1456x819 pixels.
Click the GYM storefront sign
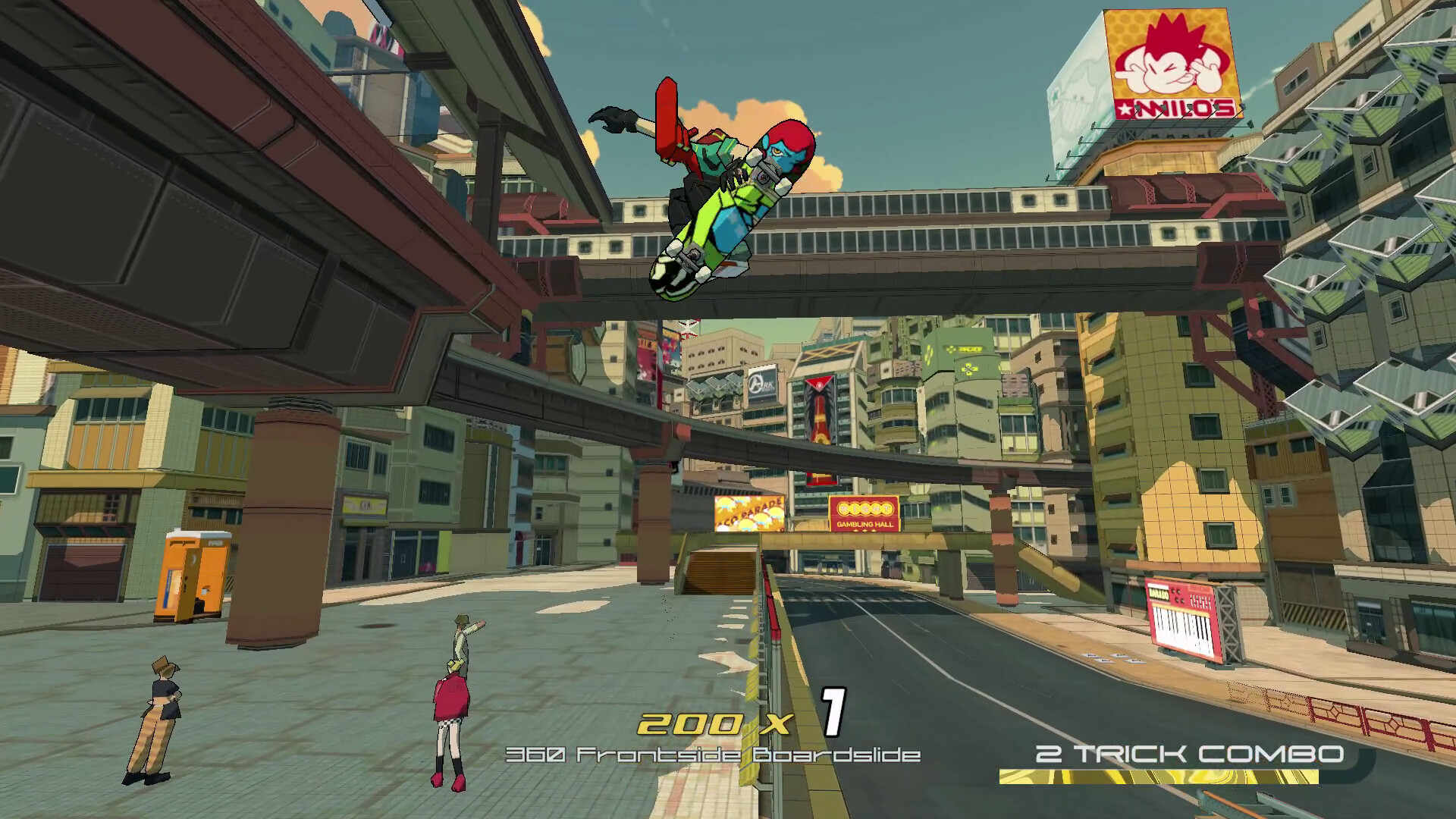pyautogui.click(x=364, y=506)
